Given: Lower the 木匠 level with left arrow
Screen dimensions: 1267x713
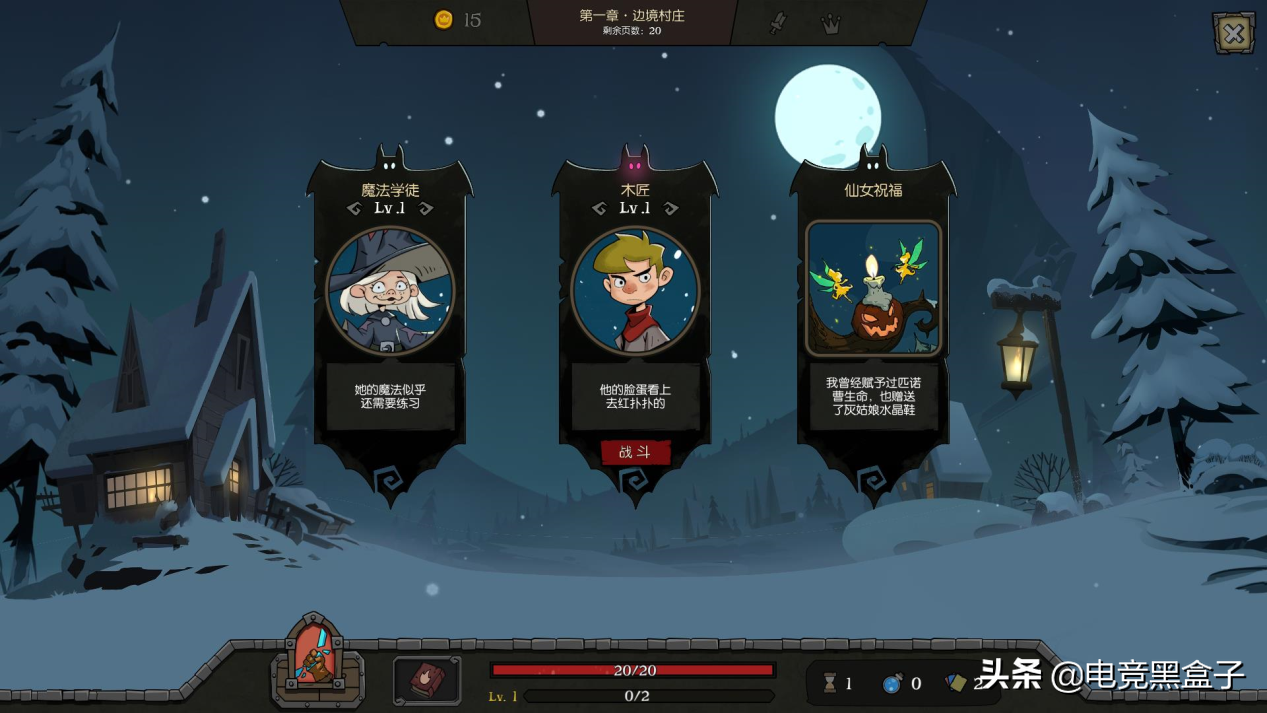Looking at the screenshot, I should (599, 209).
